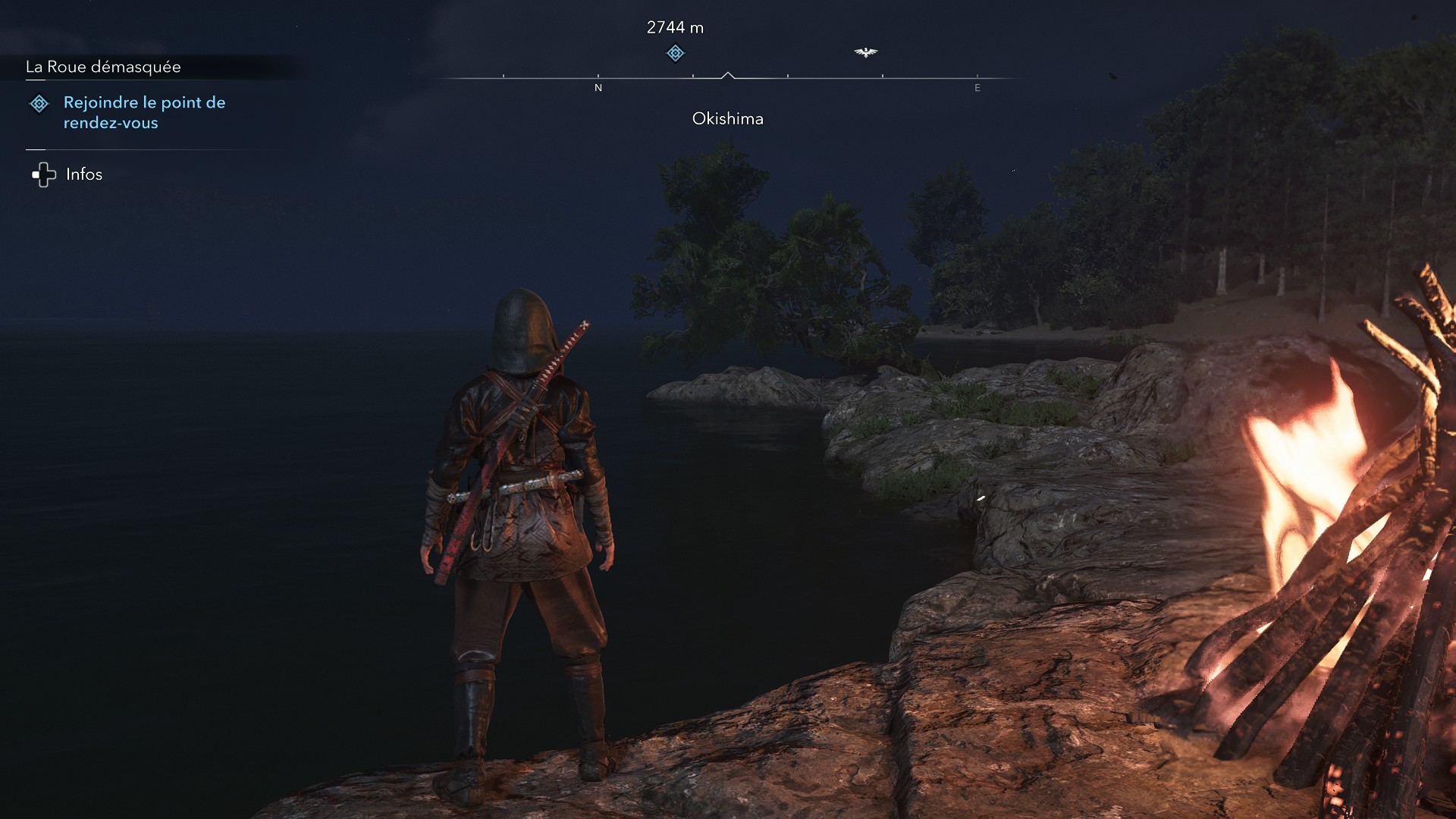
Task: Open the "La Roue démasquée" quest tracker
Action: pos(104,67)
